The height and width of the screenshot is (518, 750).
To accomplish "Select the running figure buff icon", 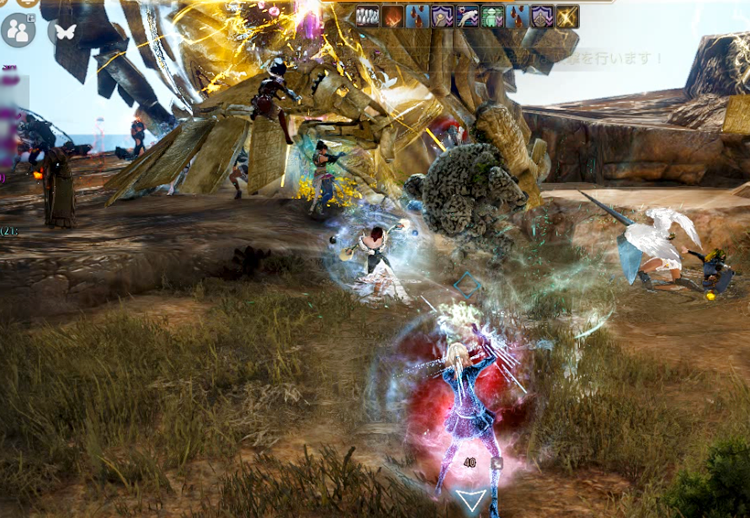I will coord(467,16).
